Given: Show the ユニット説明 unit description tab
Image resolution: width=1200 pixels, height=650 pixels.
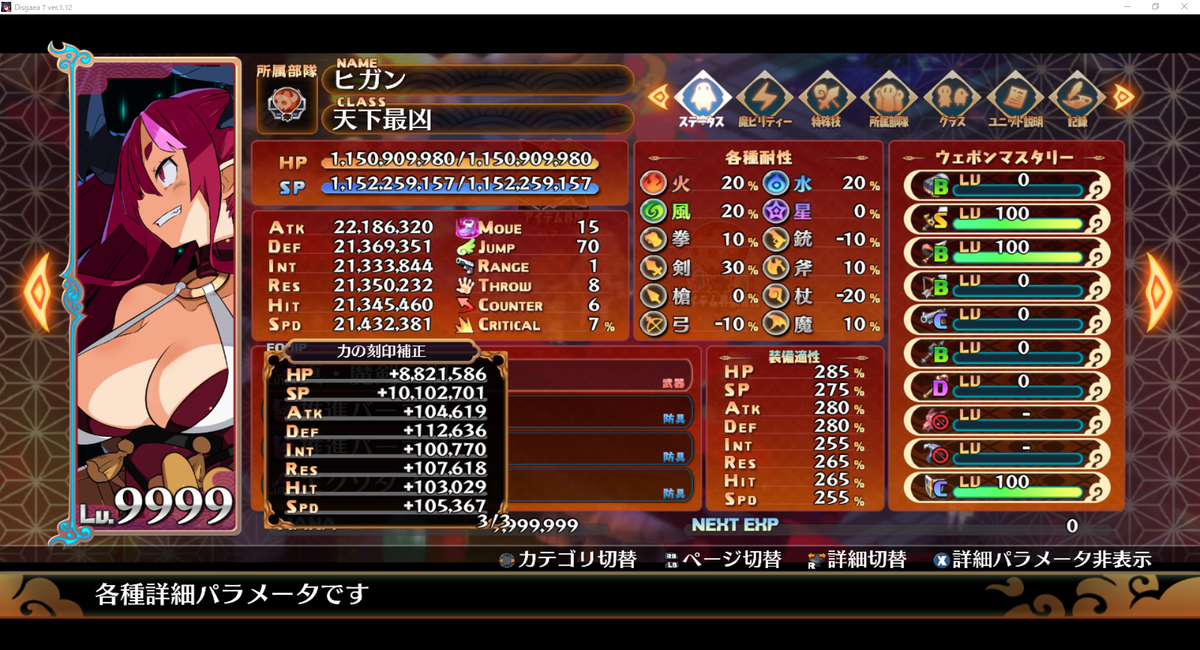Looking at the screenshot, I should point(1015,99).
